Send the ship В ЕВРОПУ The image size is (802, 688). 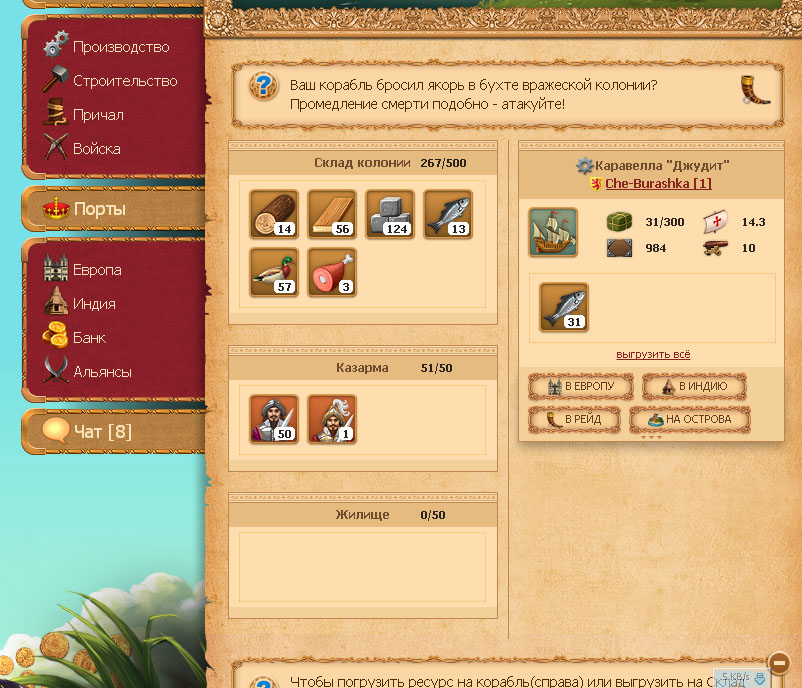click(x=581, y=387)
